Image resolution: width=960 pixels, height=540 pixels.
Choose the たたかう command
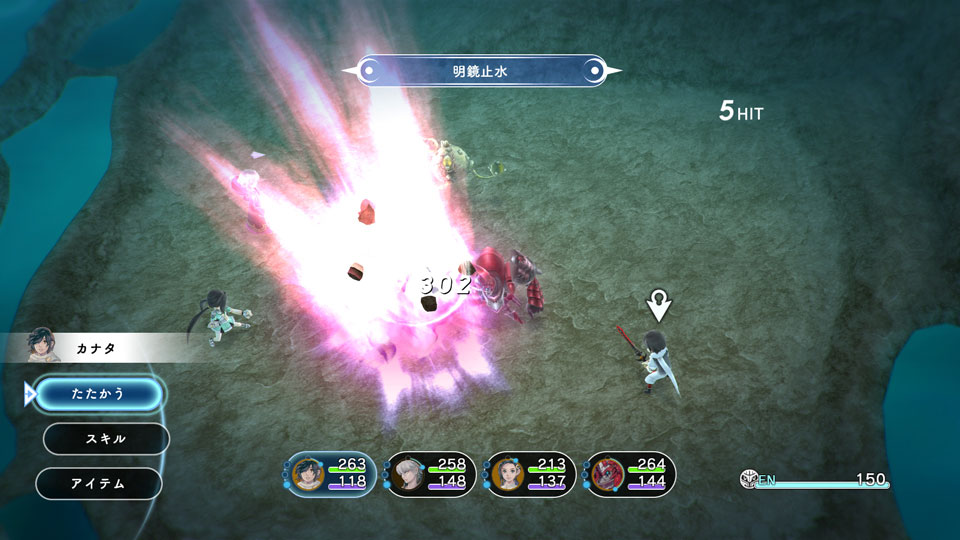pyautogui.click(x=99, y=394)
